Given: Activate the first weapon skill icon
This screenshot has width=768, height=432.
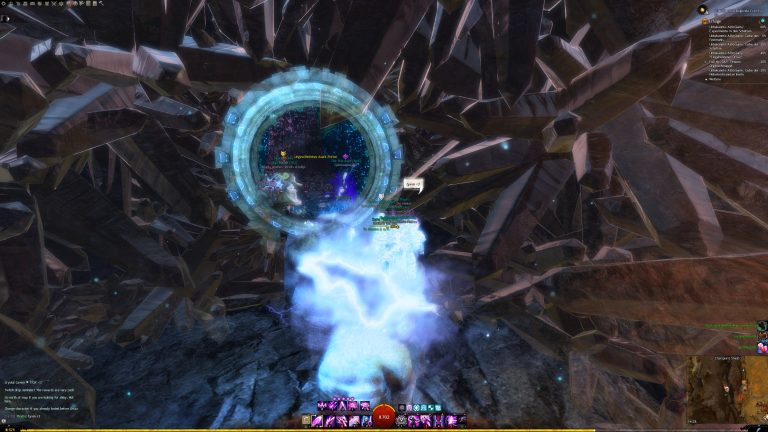Looking at the screenshot, I should click(322, 421).
